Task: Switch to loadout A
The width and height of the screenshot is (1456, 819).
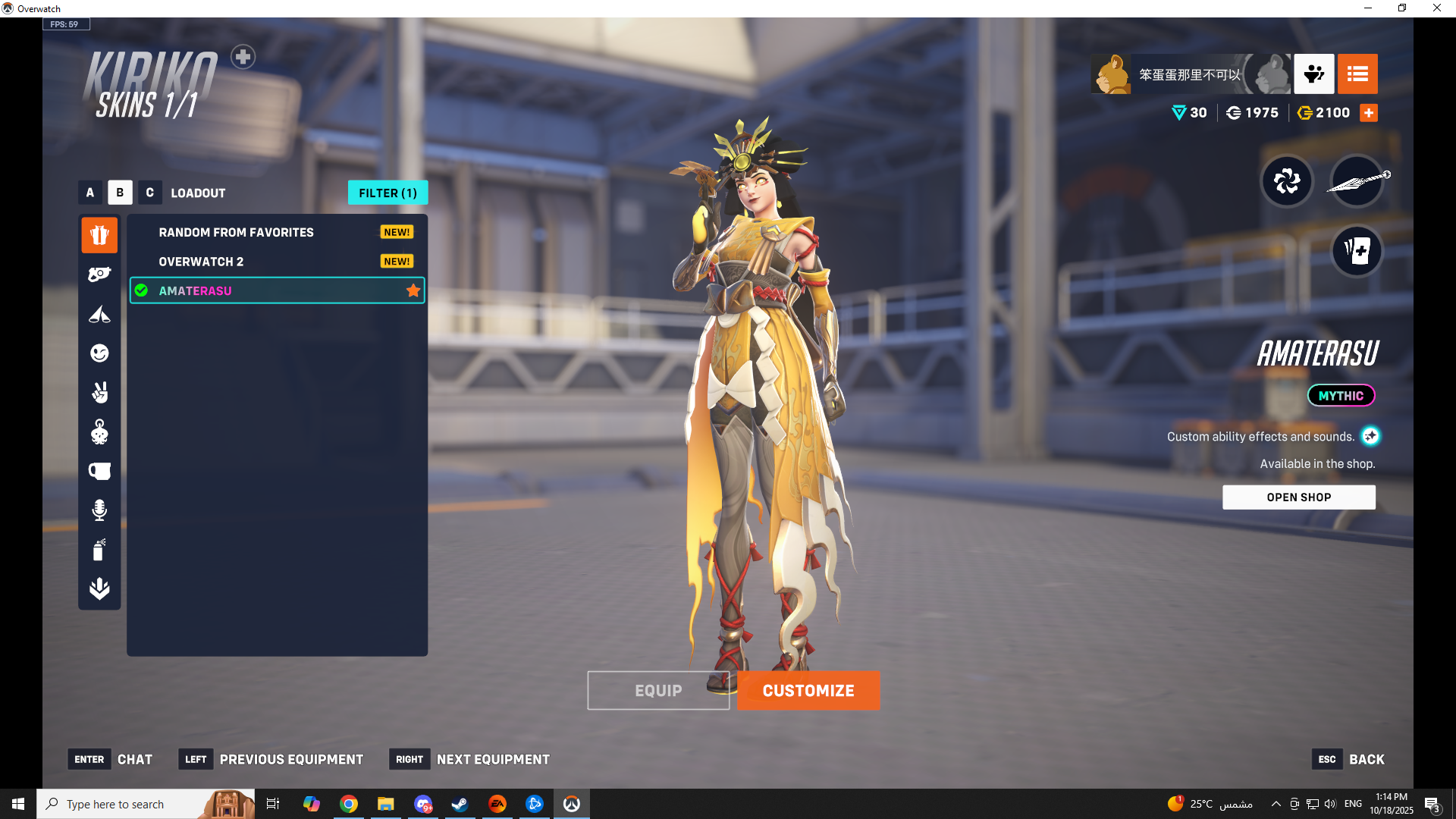Action: pos(90,193)
